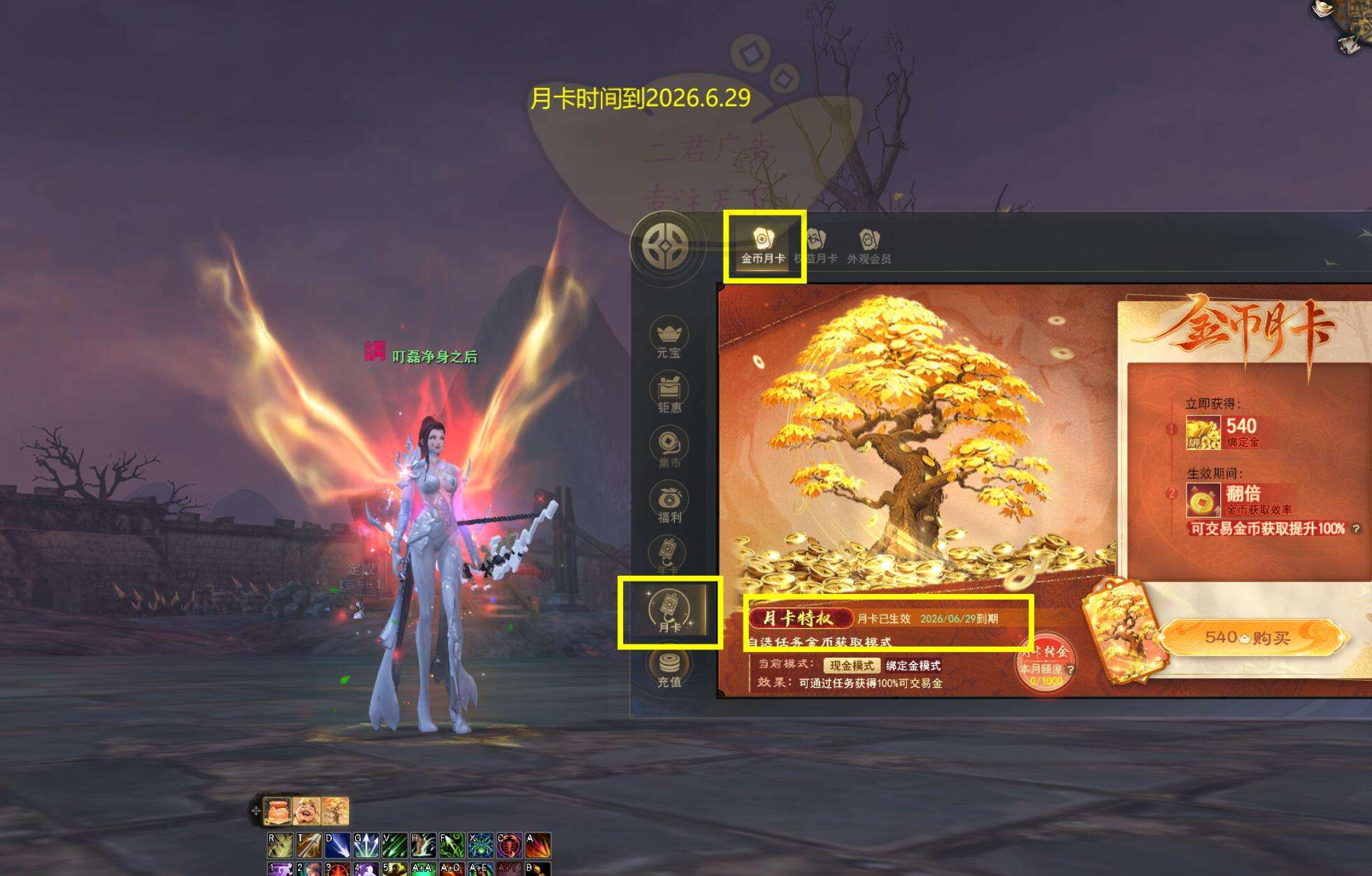Open the 元宝 shop category
The width and height of the screenshot is (1372, 876).
(669, 339)
